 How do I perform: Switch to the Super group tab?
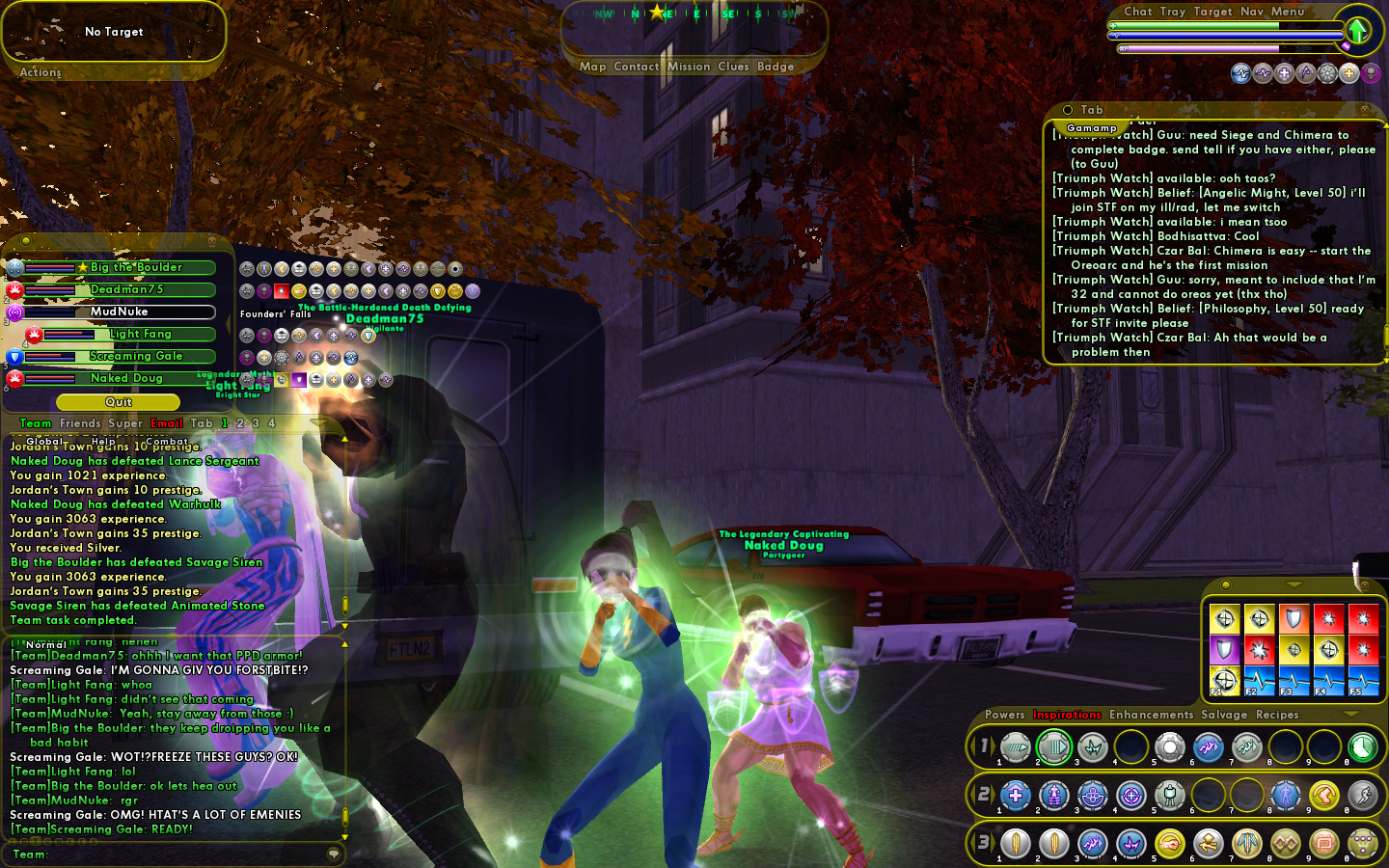[125, 423]
